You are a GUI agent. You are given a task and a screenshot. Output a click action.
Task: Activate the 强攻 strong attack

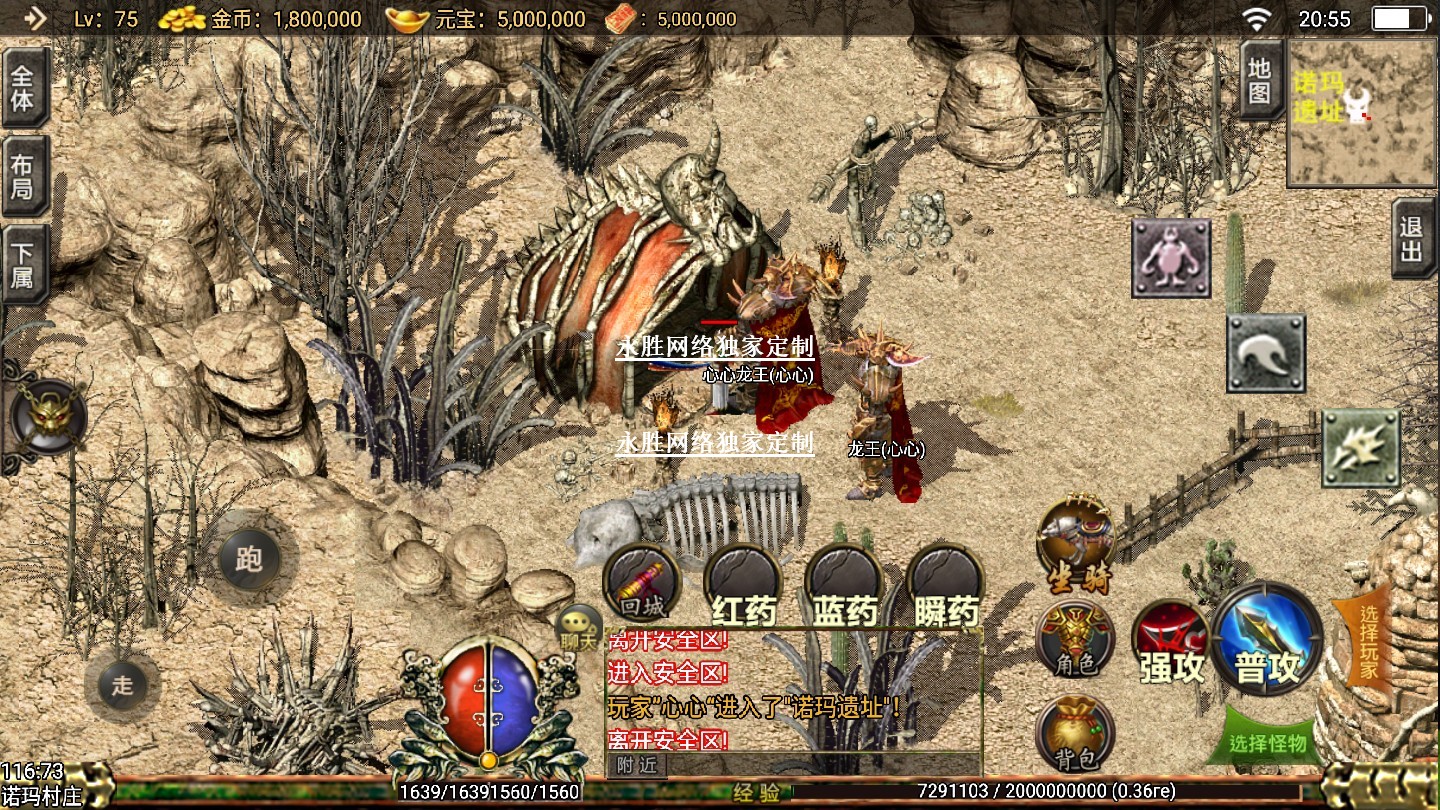click(x=1171, y=645)
